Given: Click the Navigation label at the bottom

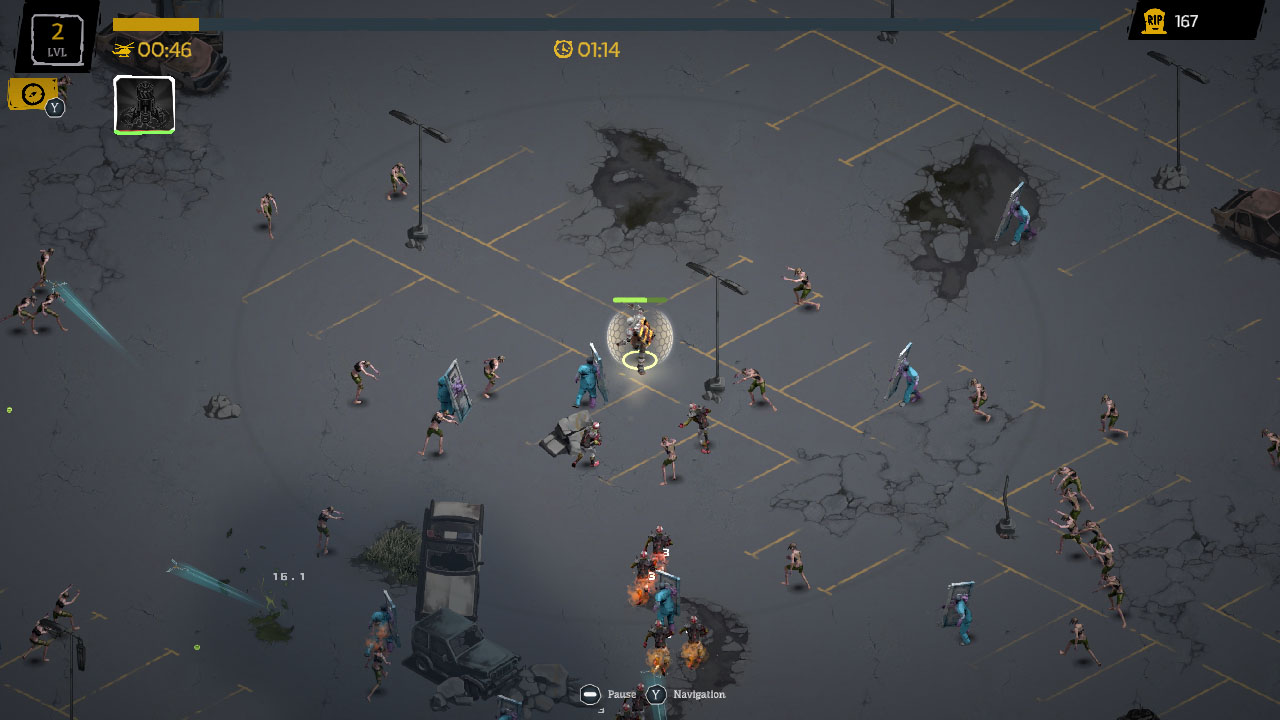Looking at the screenshot, I should pyautogui.click(x=700, y=693).
